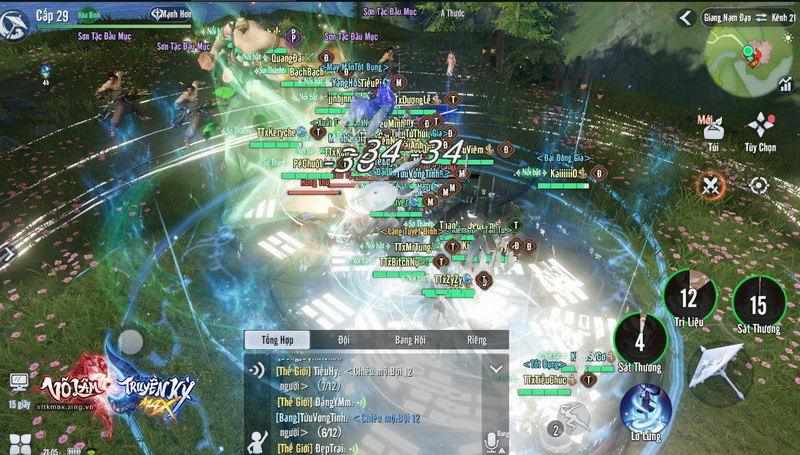Switch to the Đội chat tab

pyautogui.click(x=344, y=340)
